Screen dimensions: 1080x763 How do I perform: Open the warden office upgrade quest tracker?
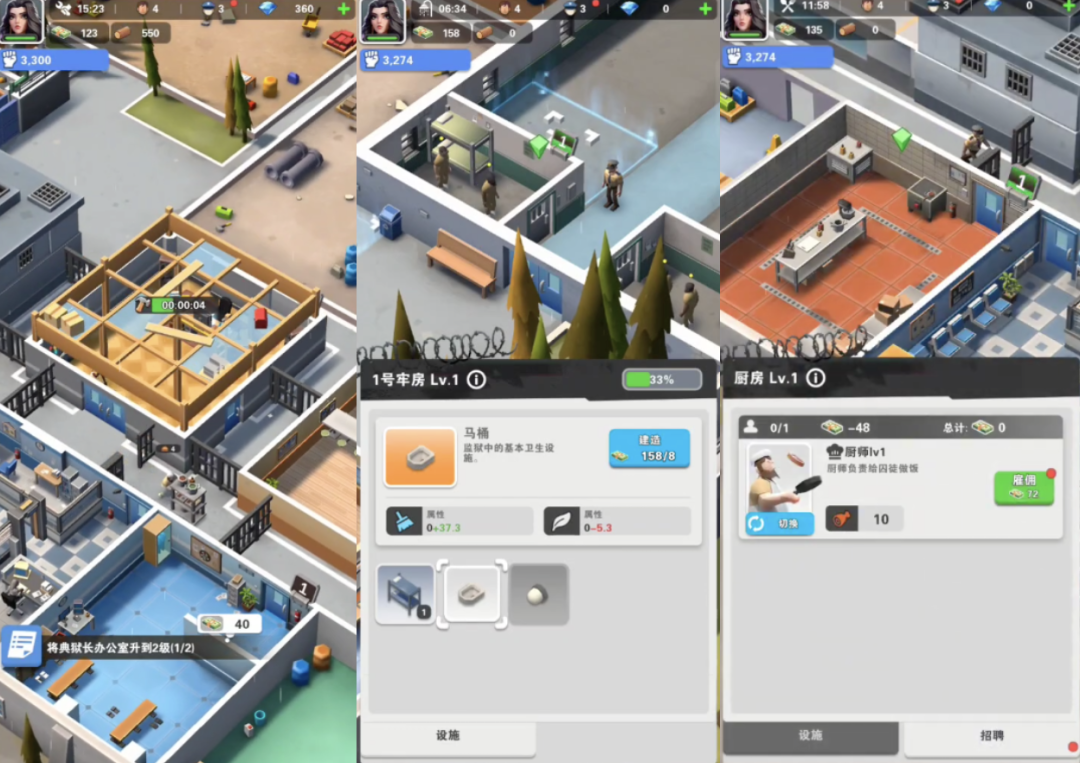[x=120, y=647]
